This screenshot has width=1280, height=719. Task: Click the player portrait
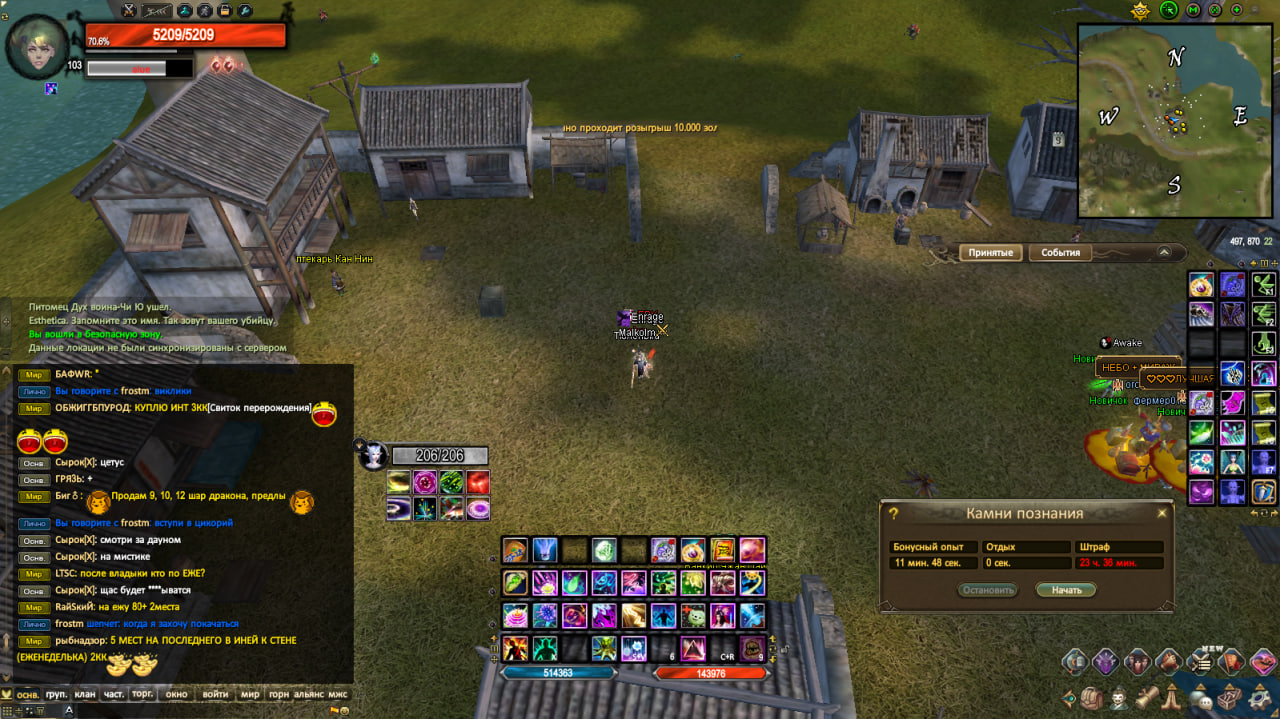pos(38,46)
